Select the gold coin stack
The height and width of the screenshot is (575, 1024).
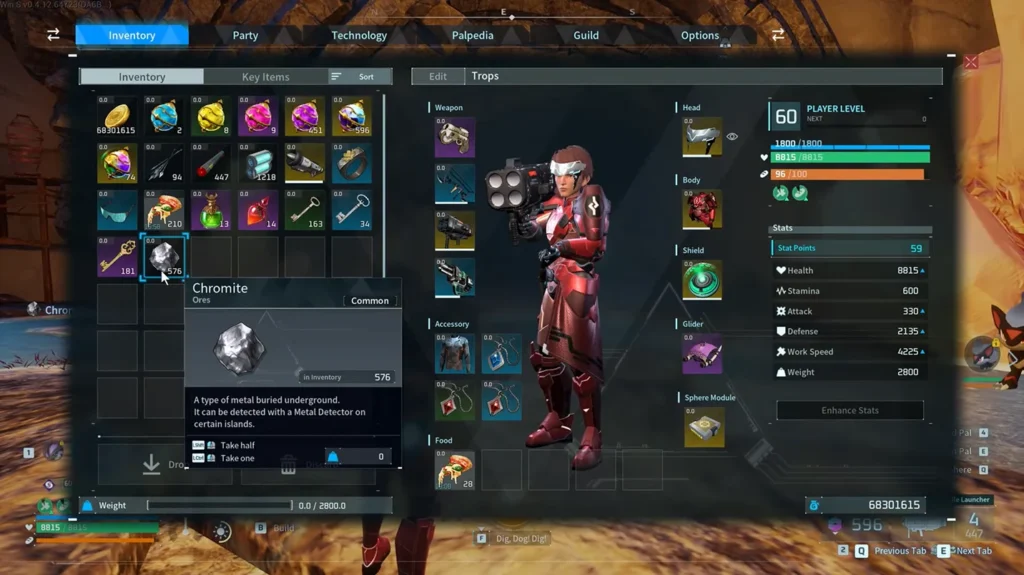(117, 116)
